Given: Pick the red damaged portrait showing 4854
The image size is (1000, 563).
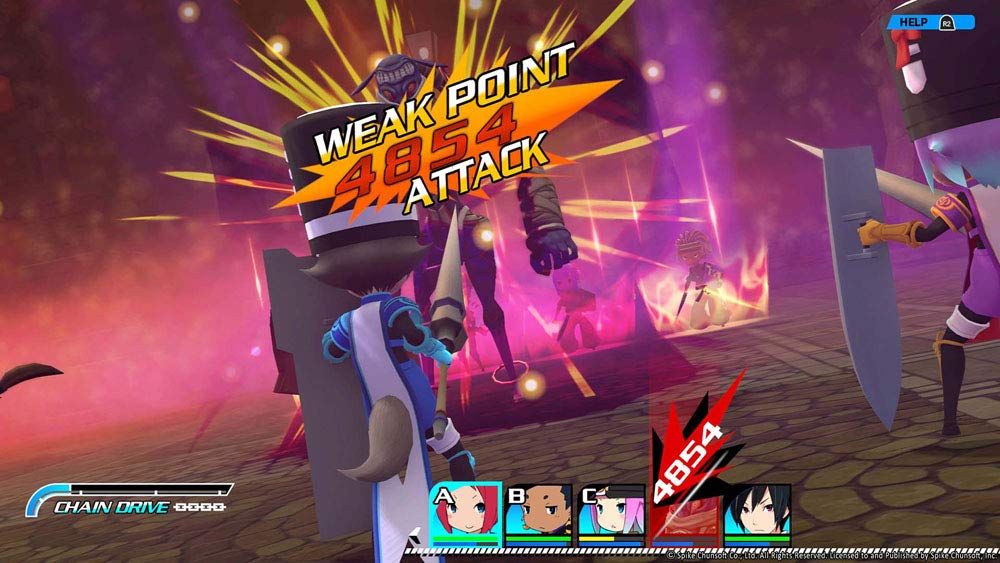Looking at the screenshot, I should (x=684, y=512).
